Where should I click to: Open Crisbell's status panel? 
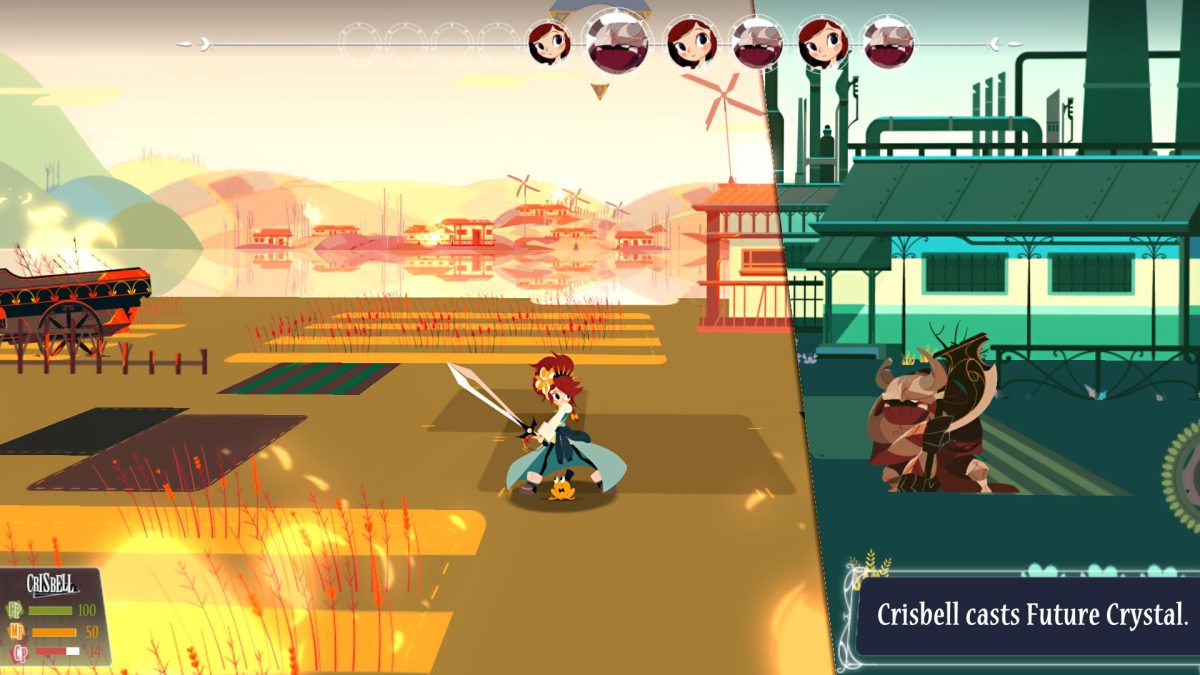click(x=55, y=618)
